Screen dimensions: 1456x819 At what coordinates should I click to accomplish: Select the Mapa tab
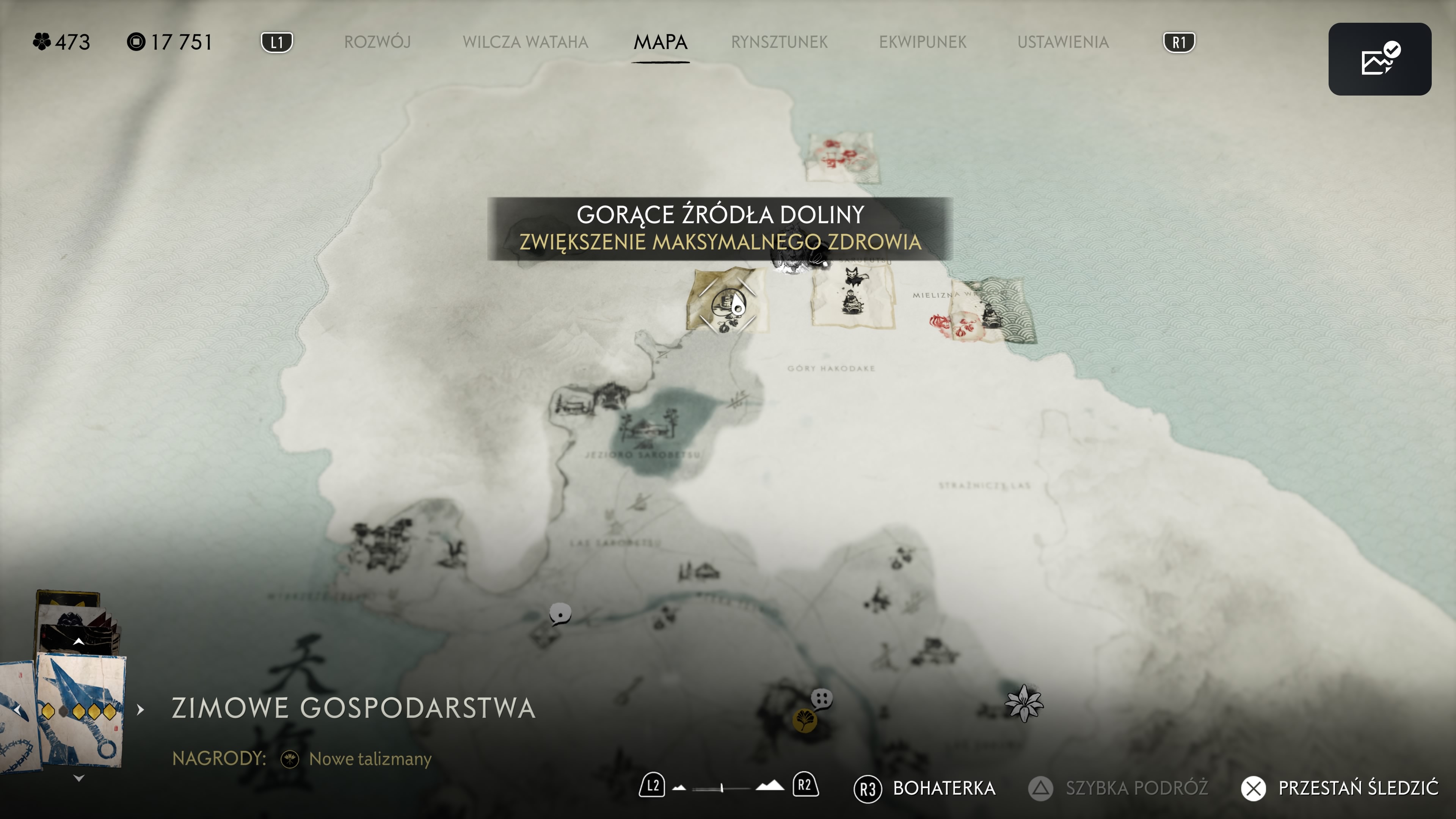click(x=660, y=42)
